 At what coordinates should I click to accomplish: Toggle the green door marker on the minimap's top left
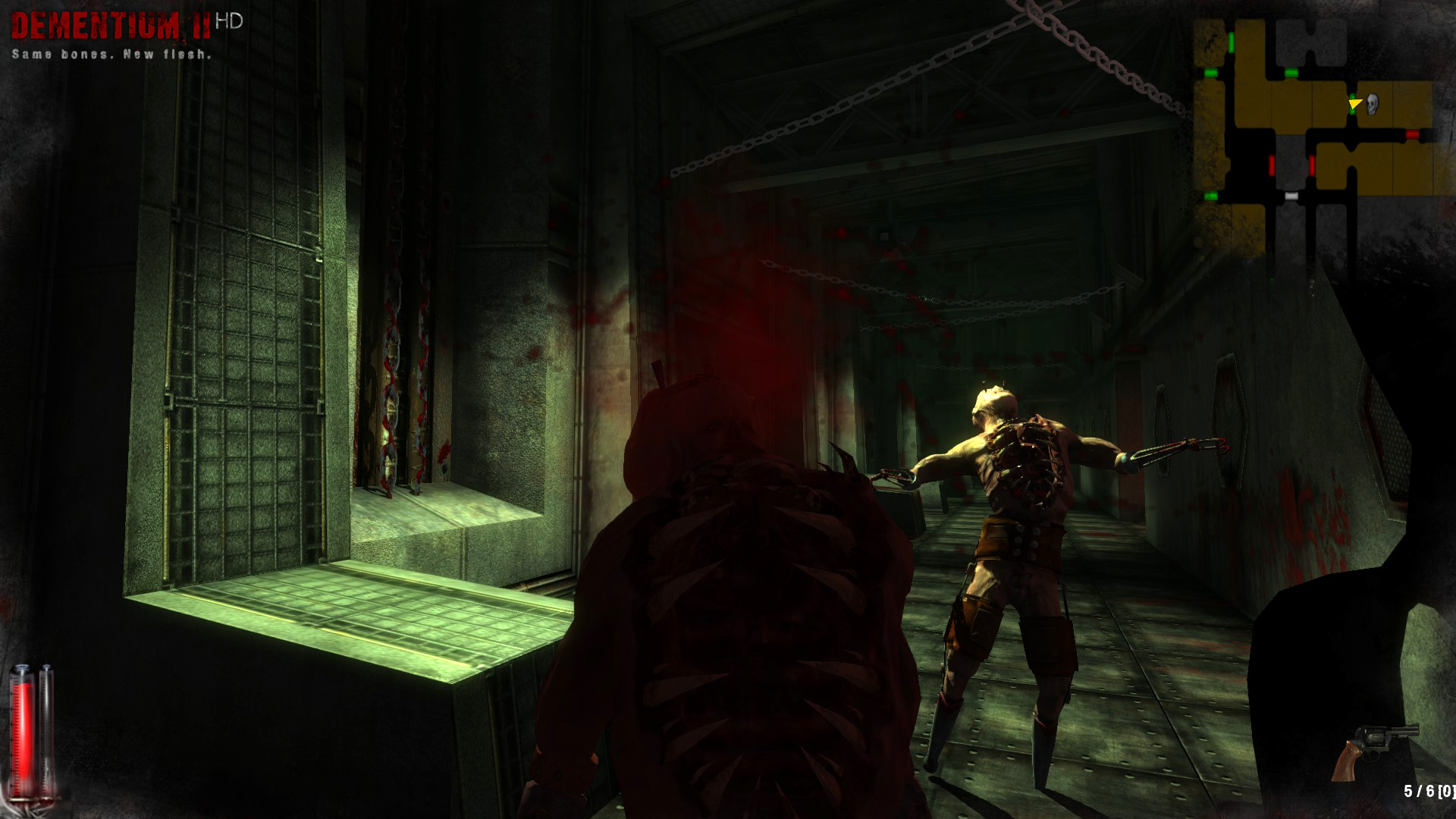coord(1231,43)
